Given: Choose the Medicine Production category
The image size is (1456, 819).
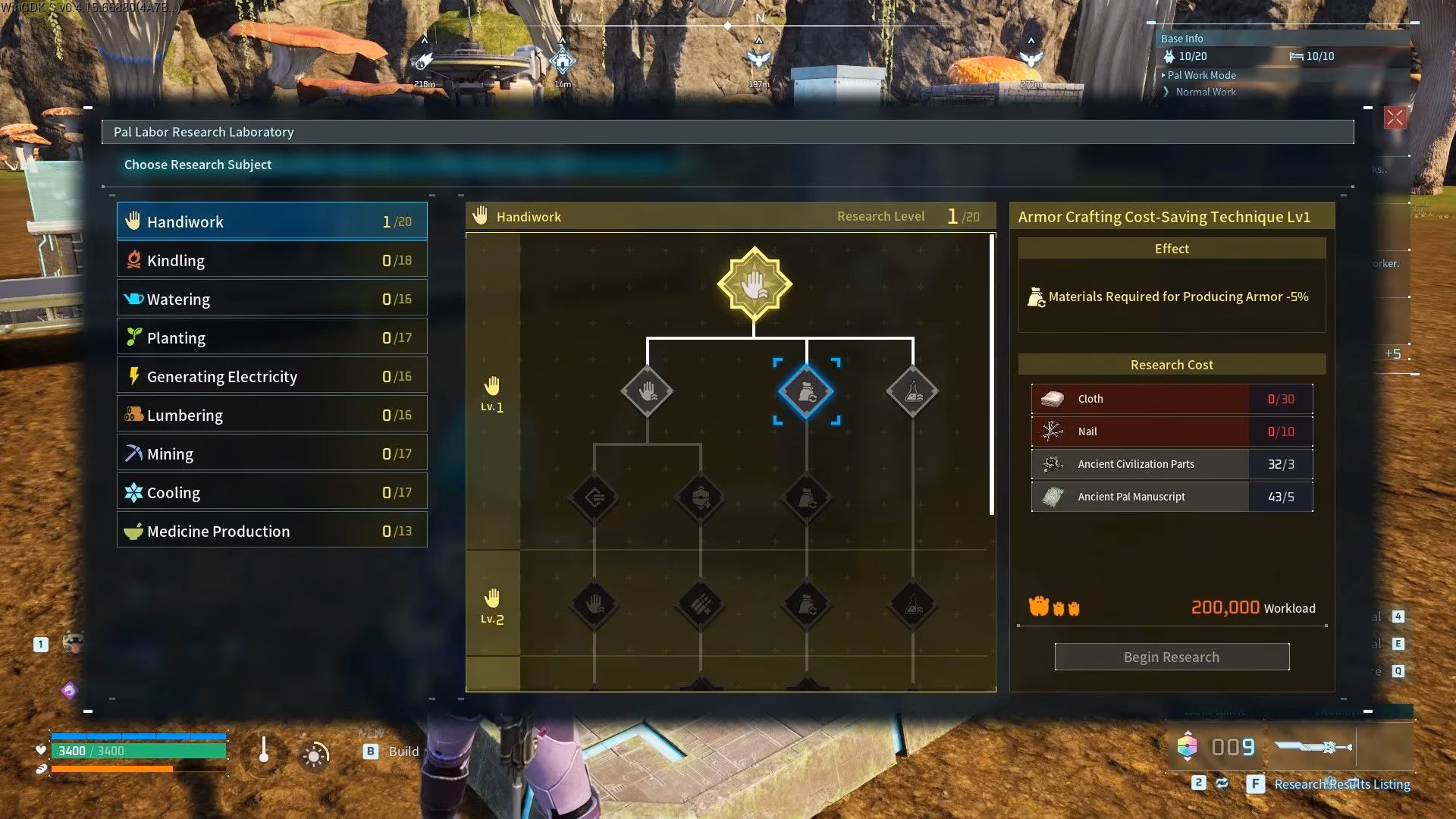Looking at the screenshot, I should click(x=271, y=531).
